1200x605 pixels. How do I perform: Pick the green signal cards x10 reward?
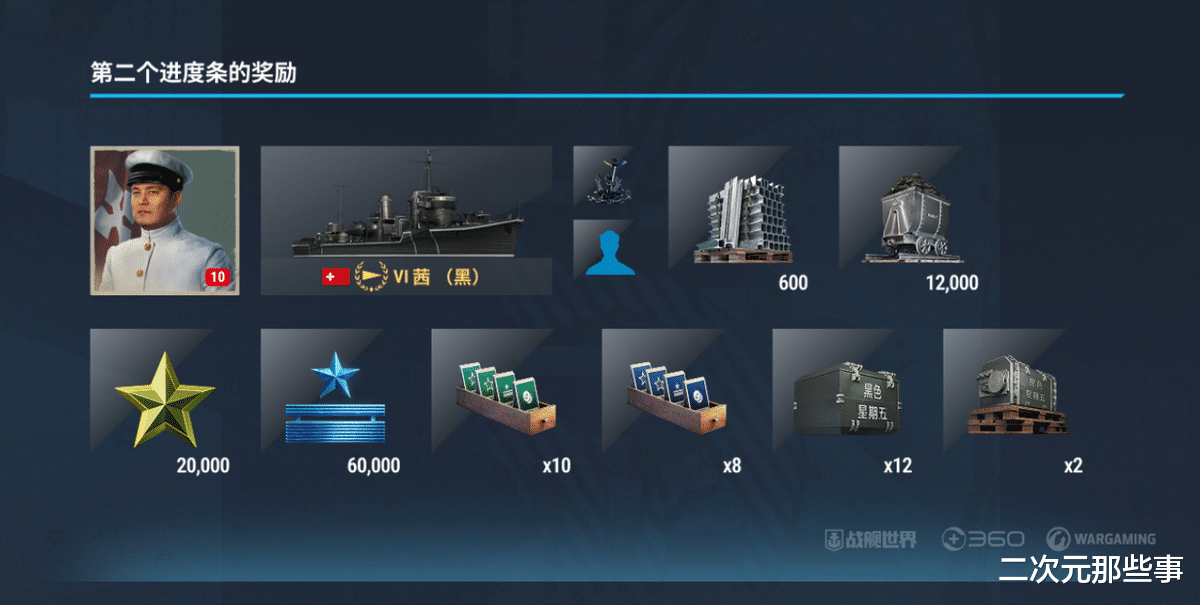click(505, 402)
